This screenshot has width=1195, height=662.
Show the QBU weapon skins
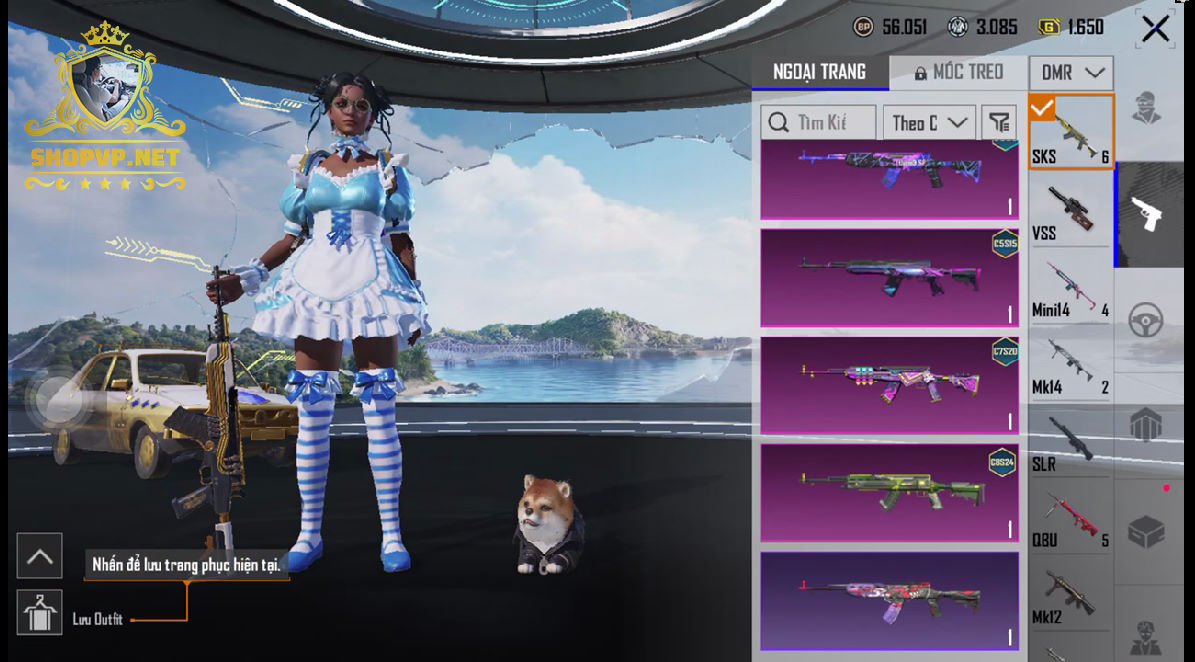click(1071, 519)
